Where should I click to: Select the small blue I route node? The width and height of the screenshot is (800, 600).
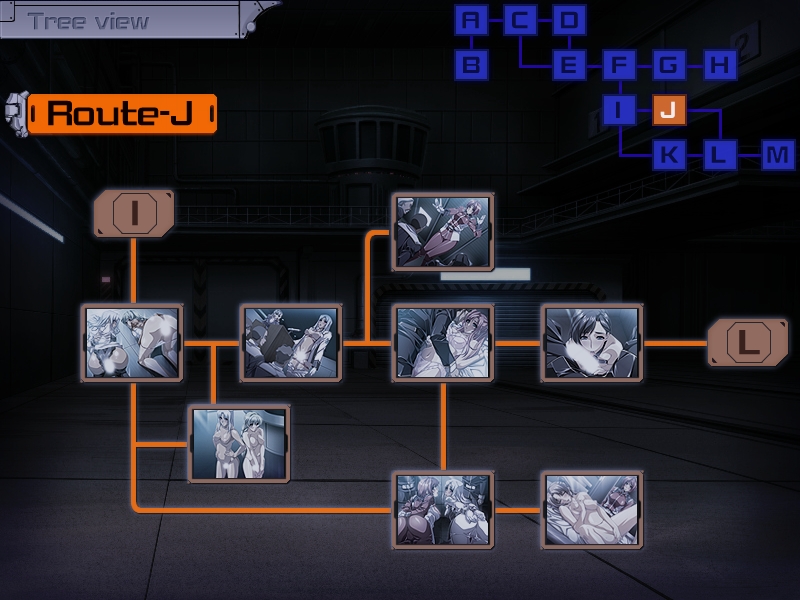tap(619, 110)
